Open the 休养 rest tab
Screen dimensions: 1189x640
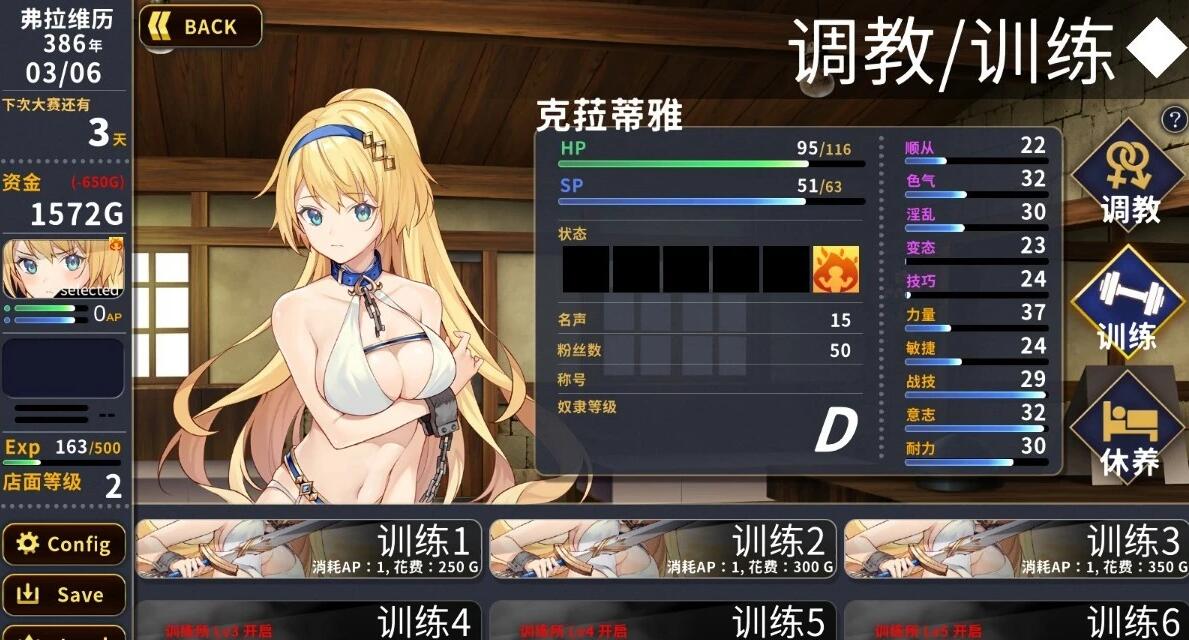1129,432
